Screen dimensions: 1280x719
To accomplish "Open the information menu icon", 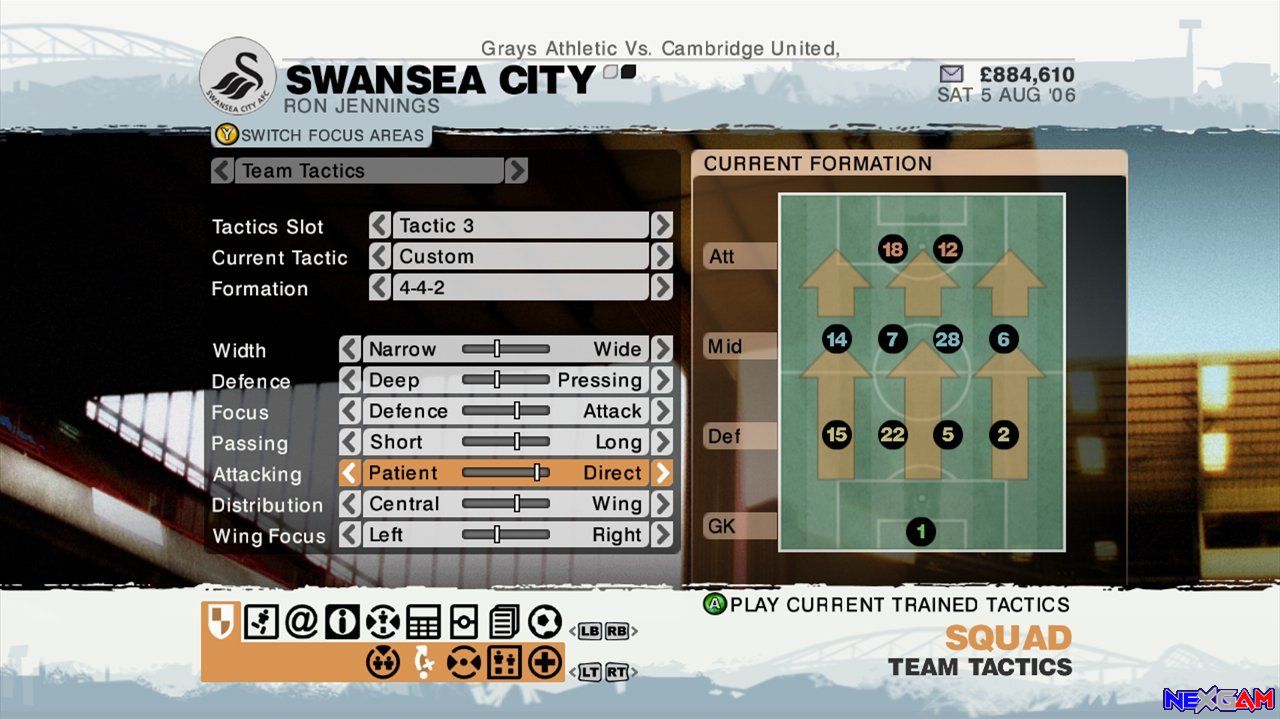I will click(341, 622).
